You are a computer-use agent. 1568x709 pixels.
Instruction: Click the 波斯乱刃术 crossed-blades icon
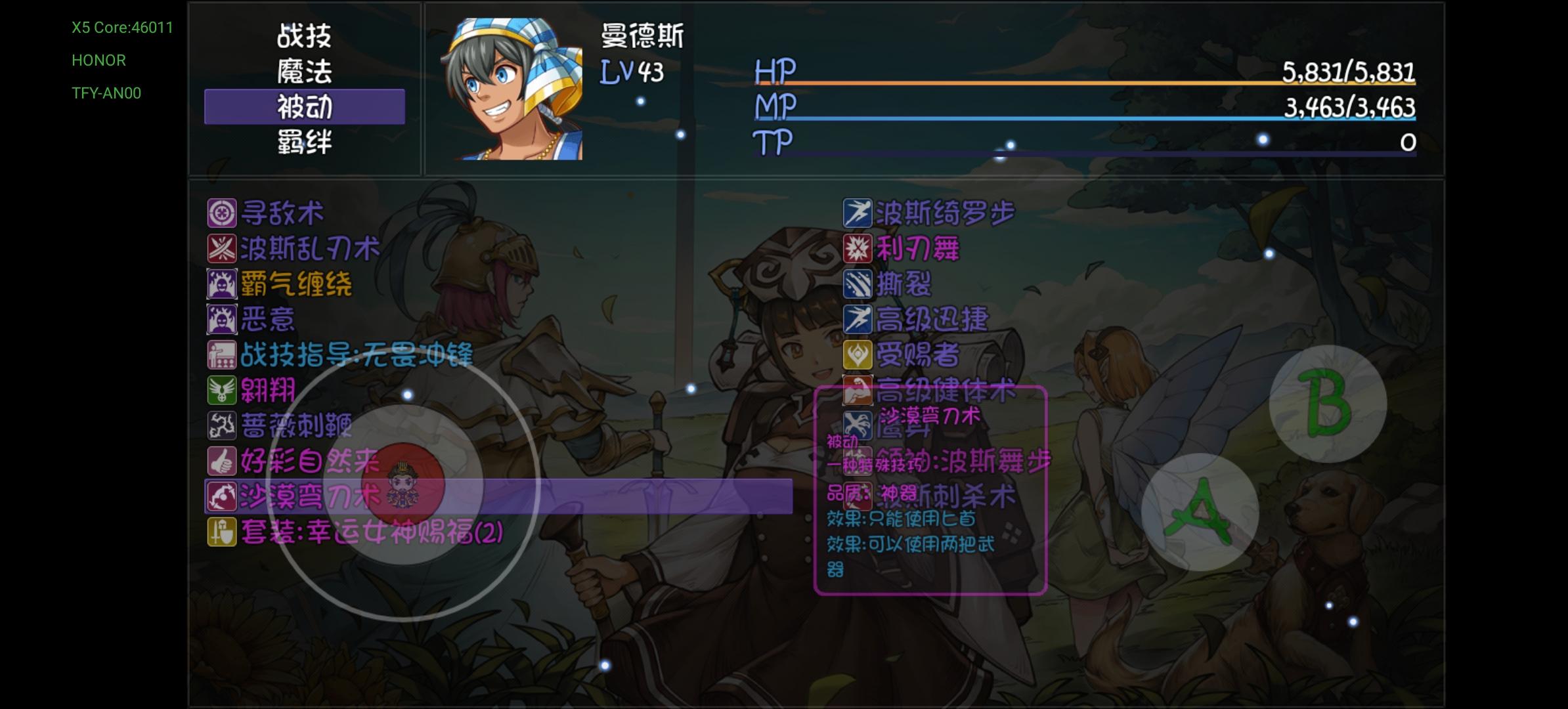(222, 249)
